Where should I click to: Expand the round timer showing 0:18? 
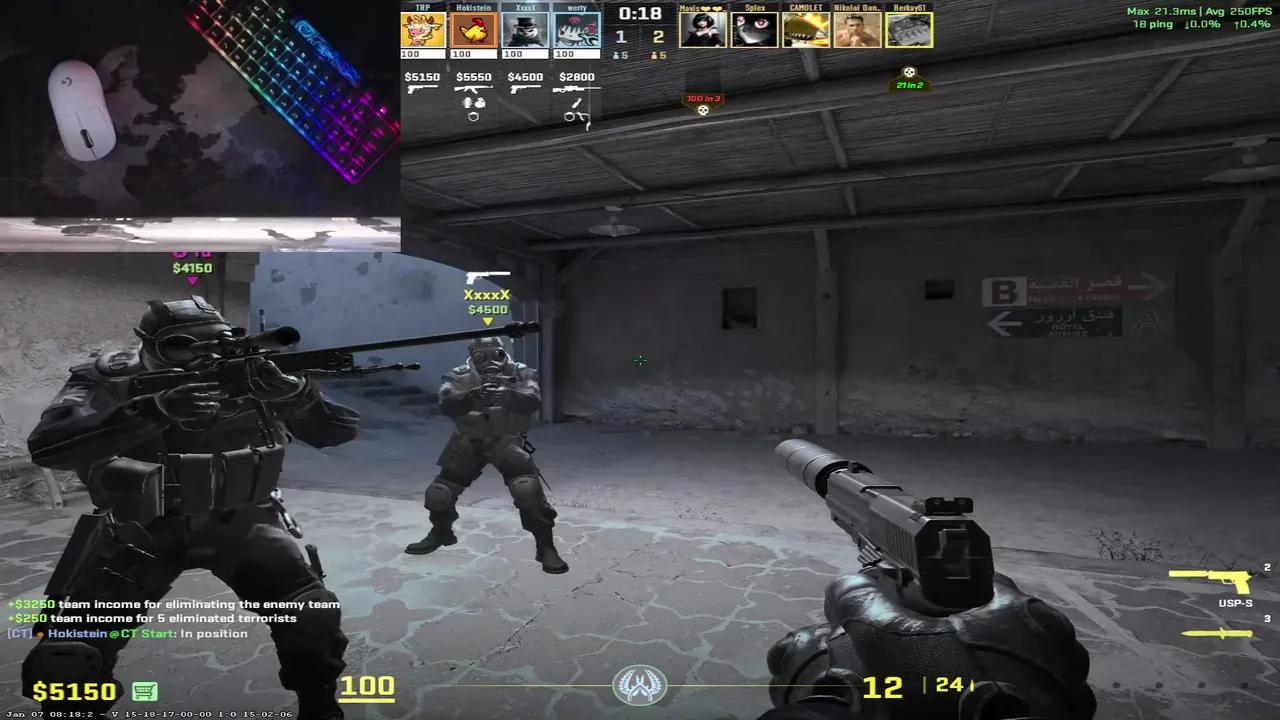point(639,14)
